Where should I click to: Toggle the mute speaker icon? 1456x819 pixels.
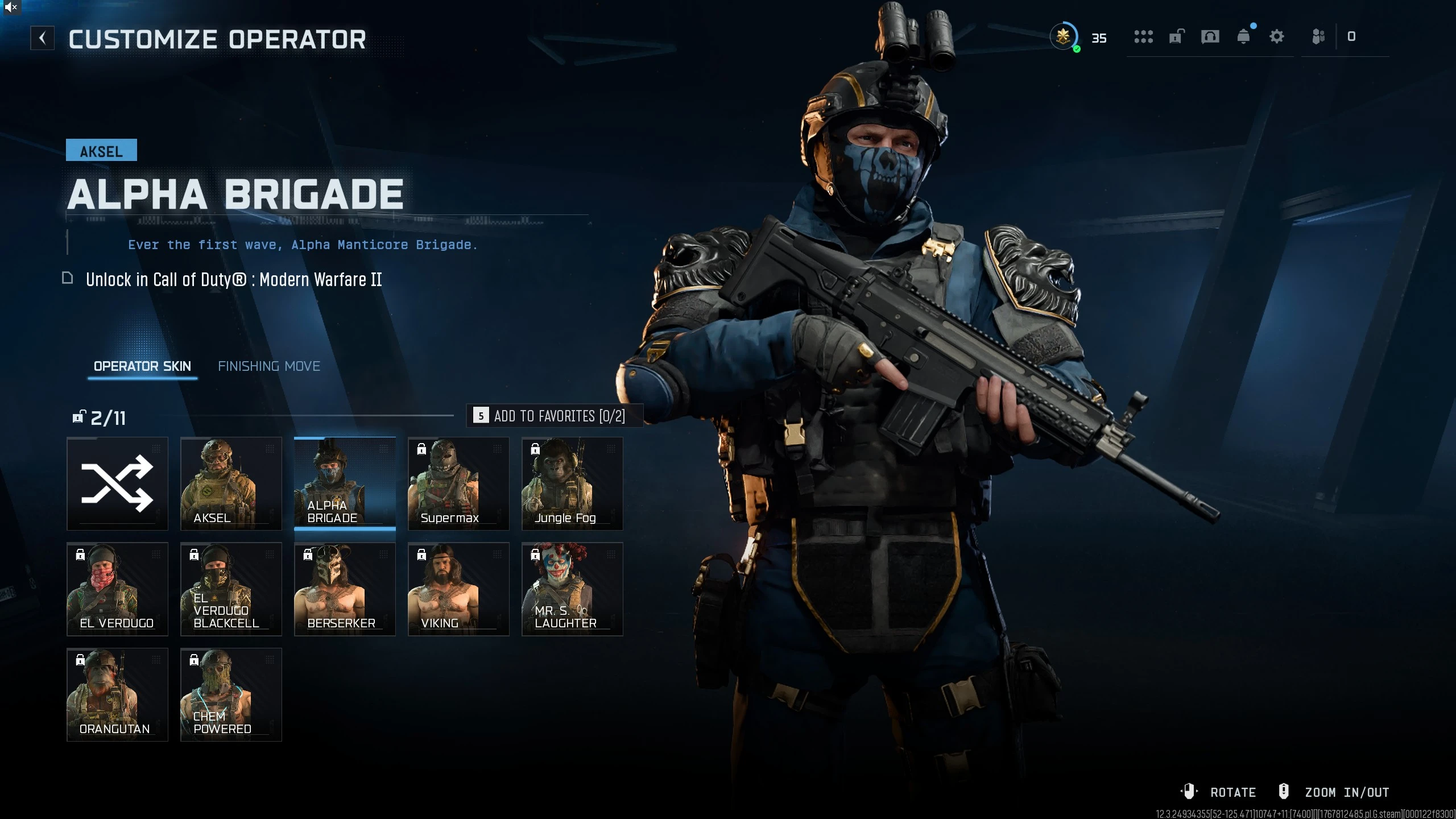click(x=11, y=8)
